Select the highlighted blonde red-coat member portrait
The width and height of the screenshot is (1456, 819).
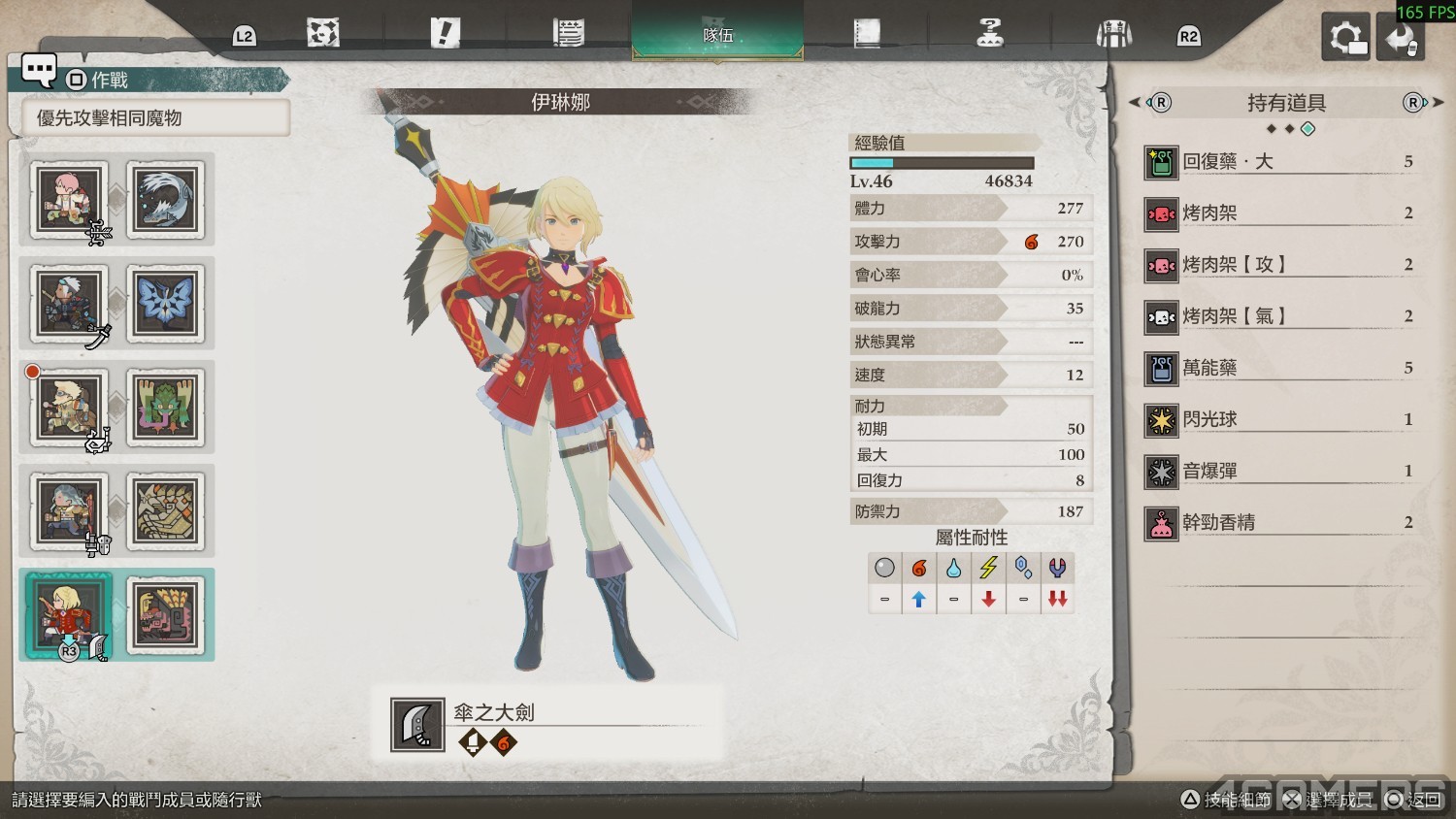pyautogui.click(x=68, y=614)
